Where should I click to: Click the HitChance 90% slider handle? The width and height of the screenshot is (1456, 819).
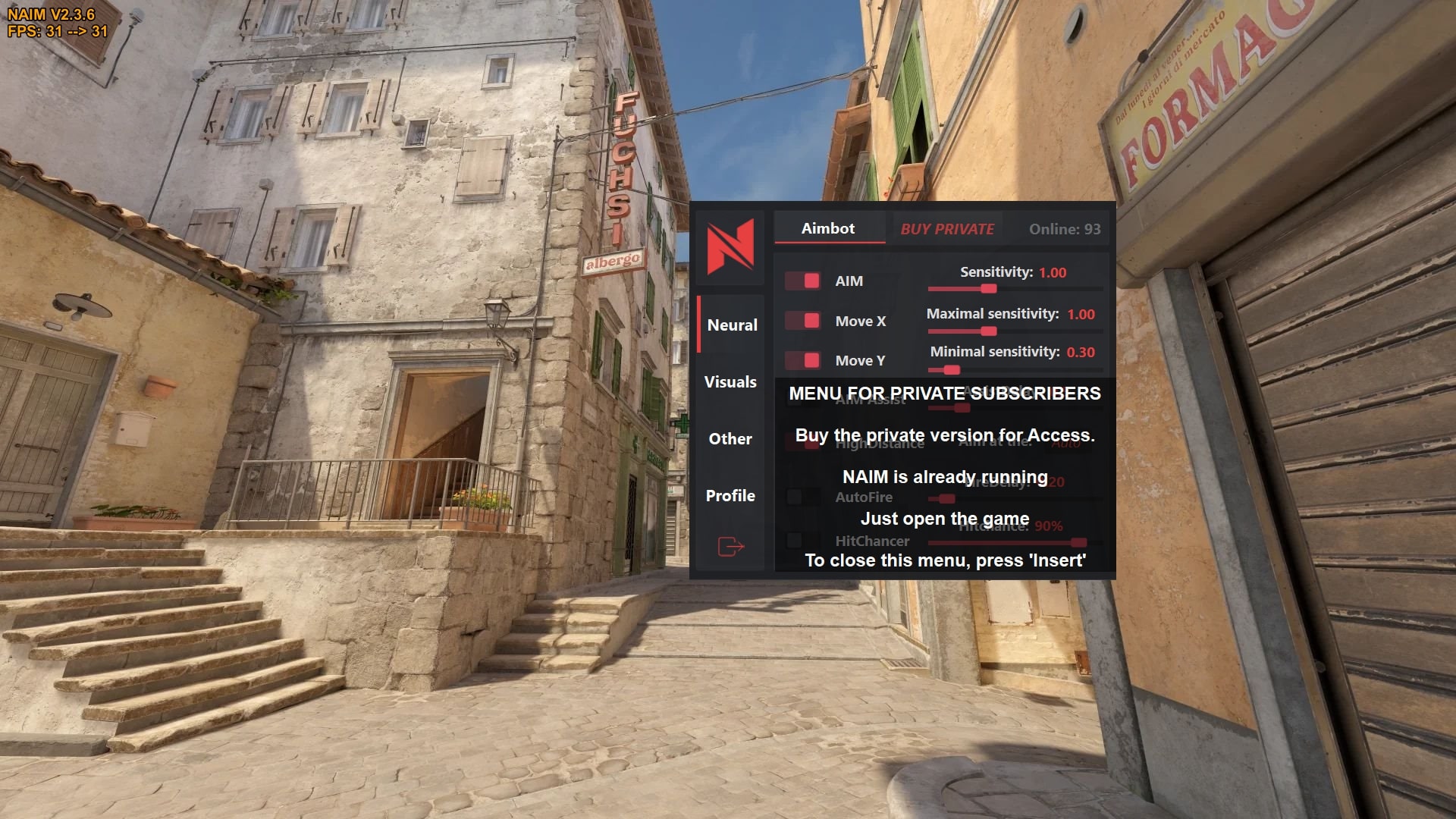click(x=1078, y=543)
